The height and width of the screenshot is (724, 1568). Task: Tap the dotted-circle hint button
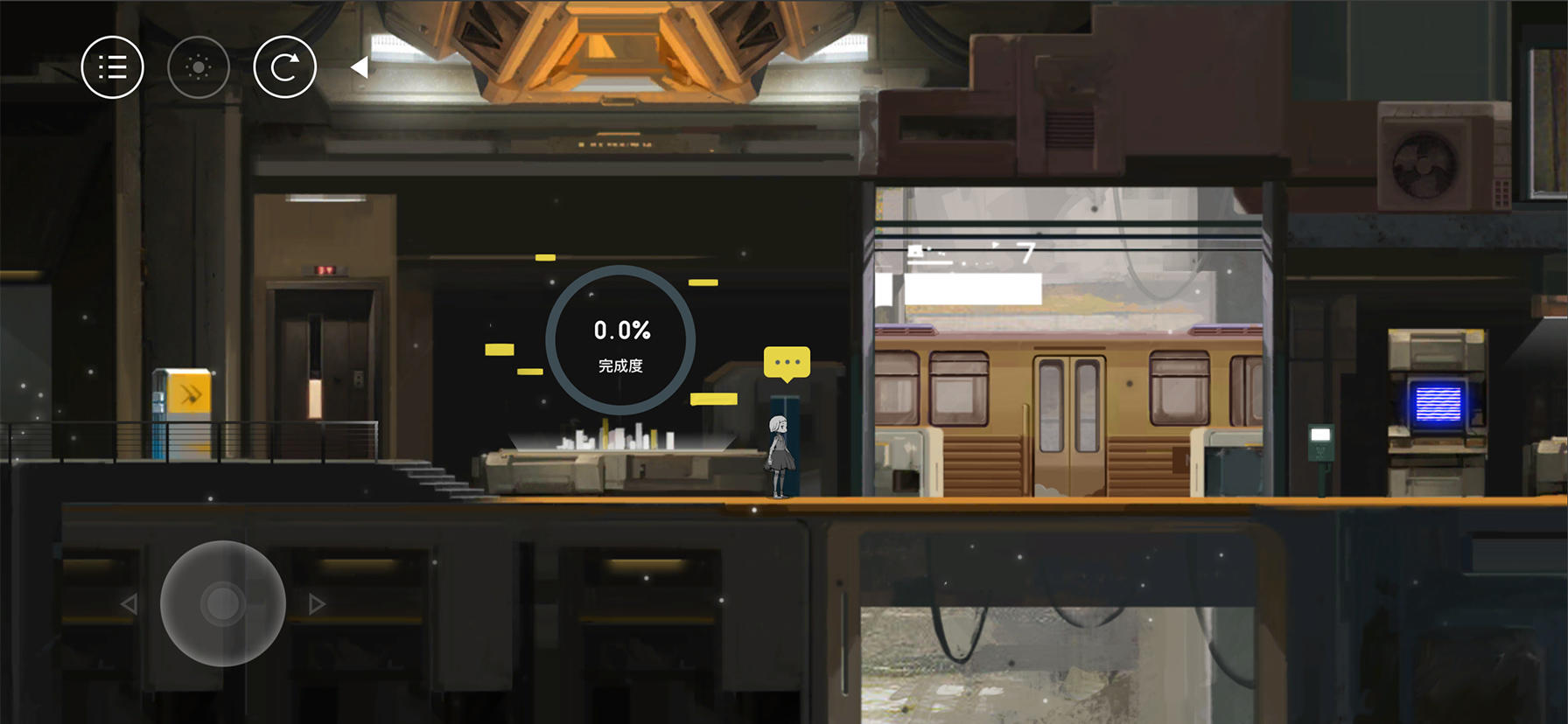[199, 67]
